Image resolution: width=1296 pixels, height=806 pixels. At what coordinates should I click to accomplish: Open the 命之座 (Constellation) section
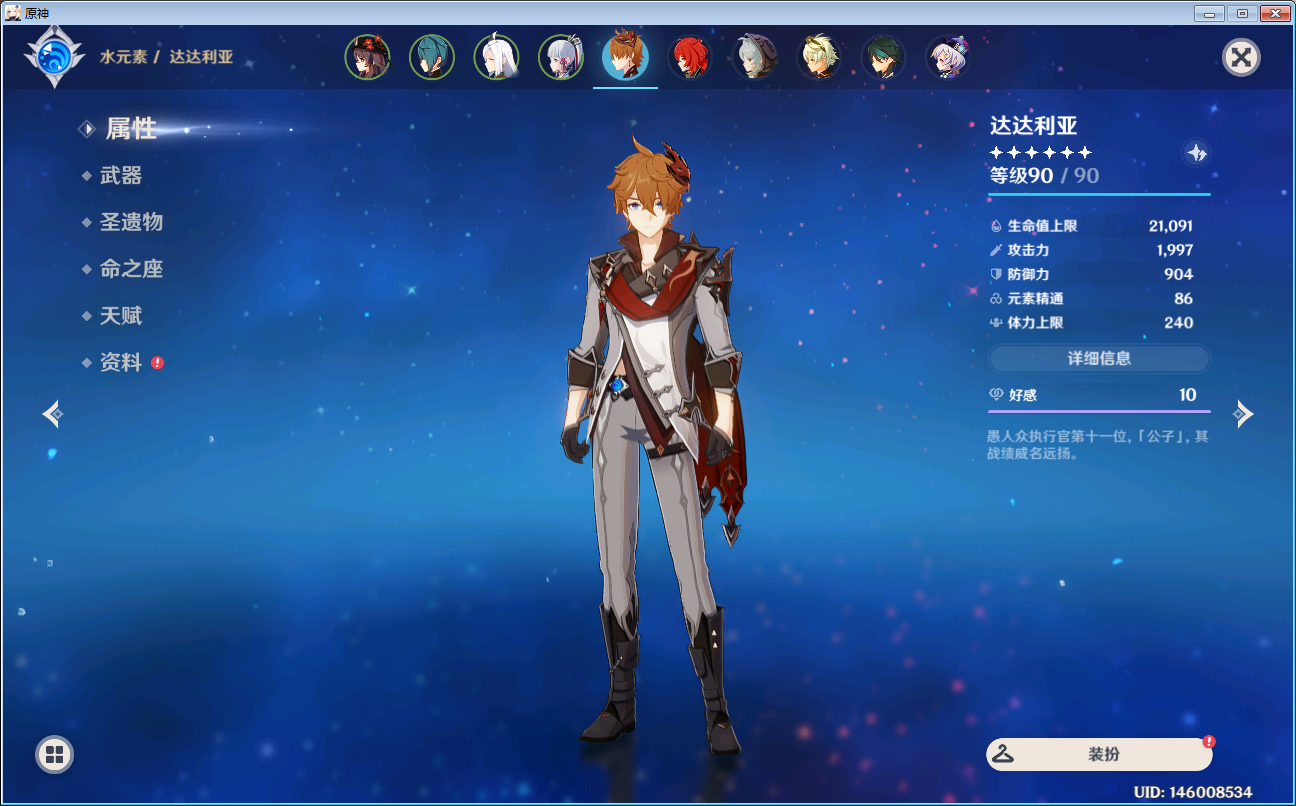coord(131,269)
